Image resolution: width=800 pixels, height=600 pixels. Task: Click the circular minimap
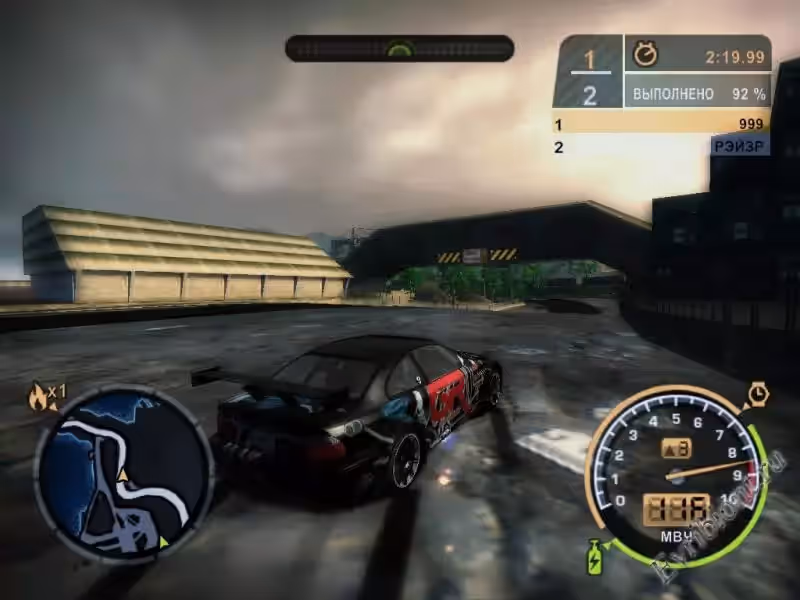[x=124, y=473]
